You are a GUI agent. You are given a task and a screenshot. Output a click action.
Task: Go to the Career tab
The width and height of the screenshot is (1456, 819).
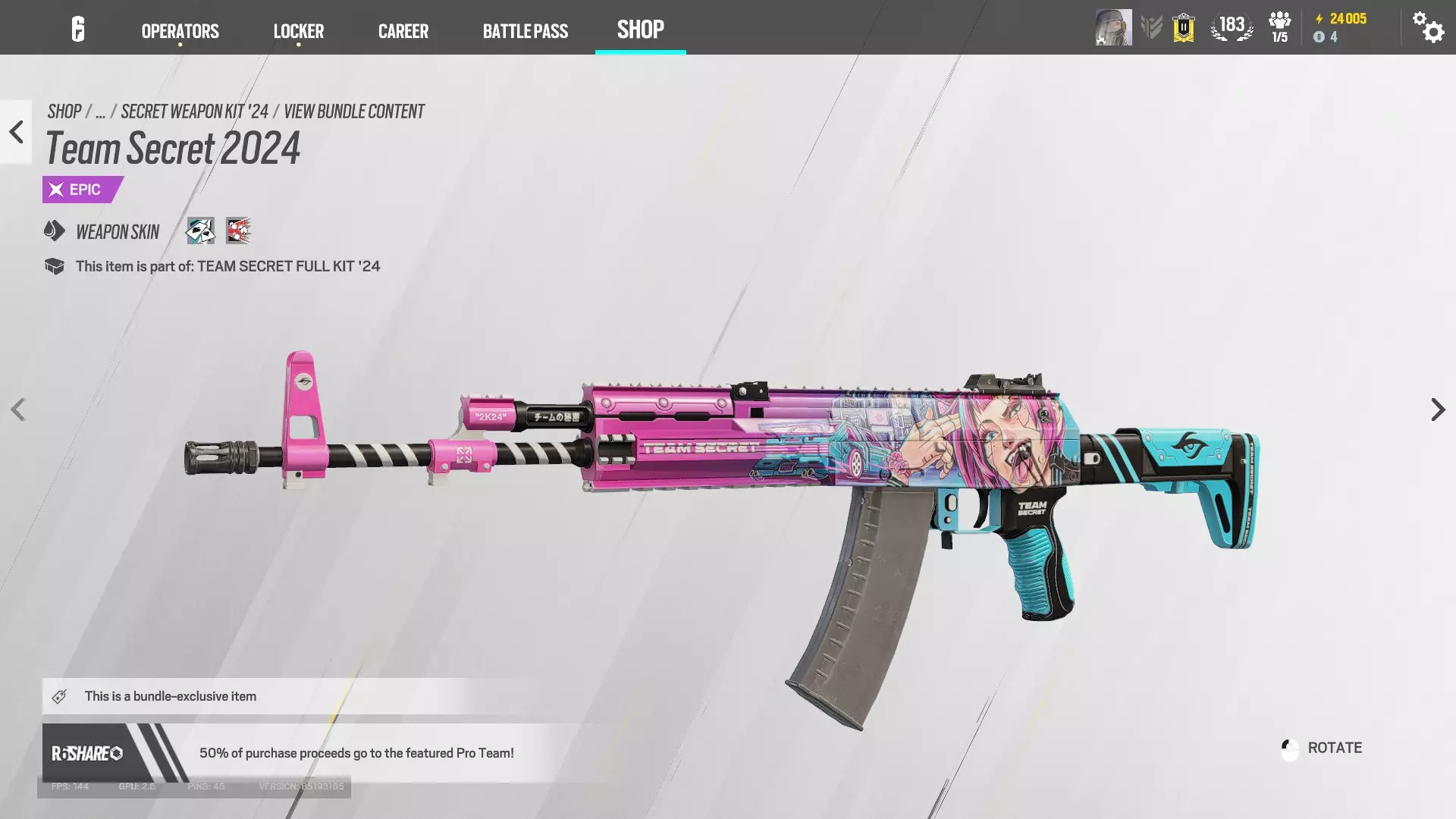pos(403,31)
